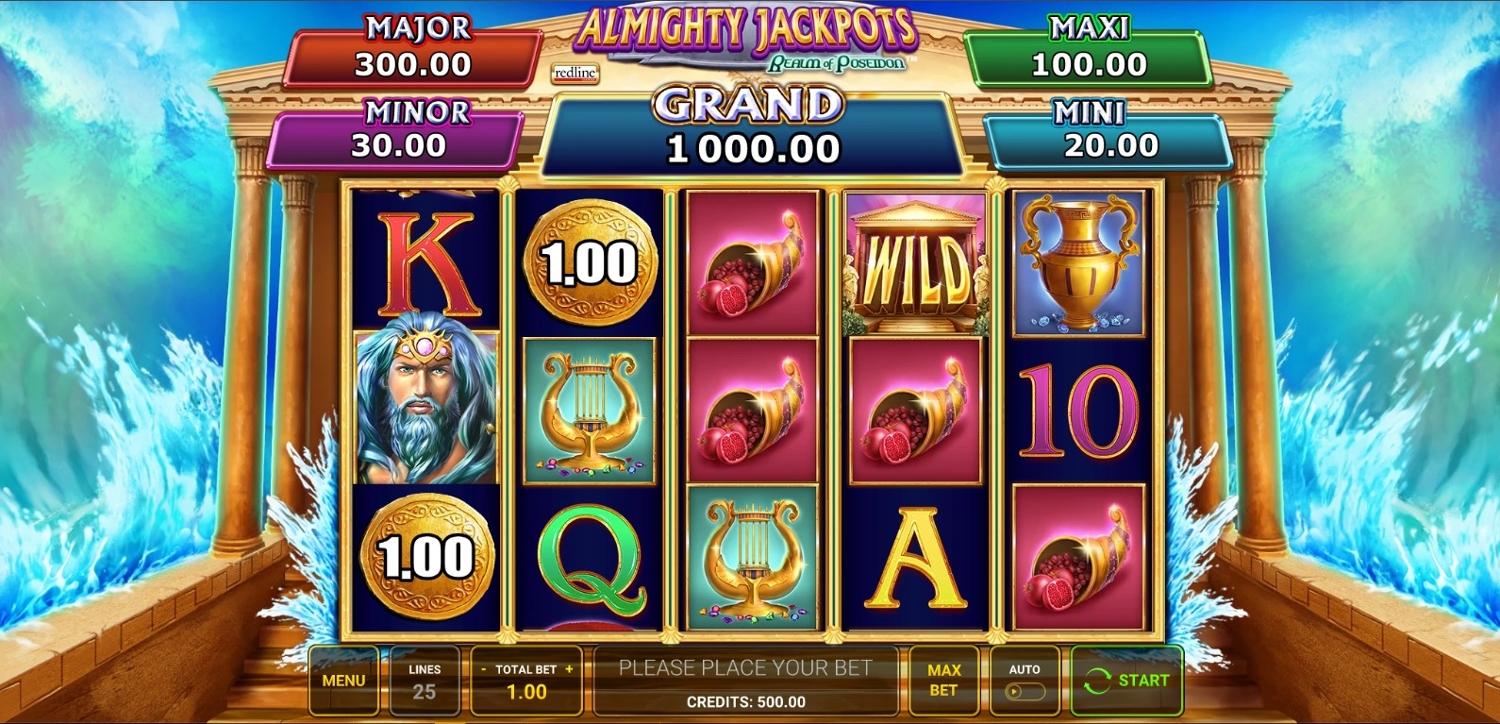This screenshot has height=724, width=1500.
Task: Increase total bet with the plus sign
Action: point(569,669)
